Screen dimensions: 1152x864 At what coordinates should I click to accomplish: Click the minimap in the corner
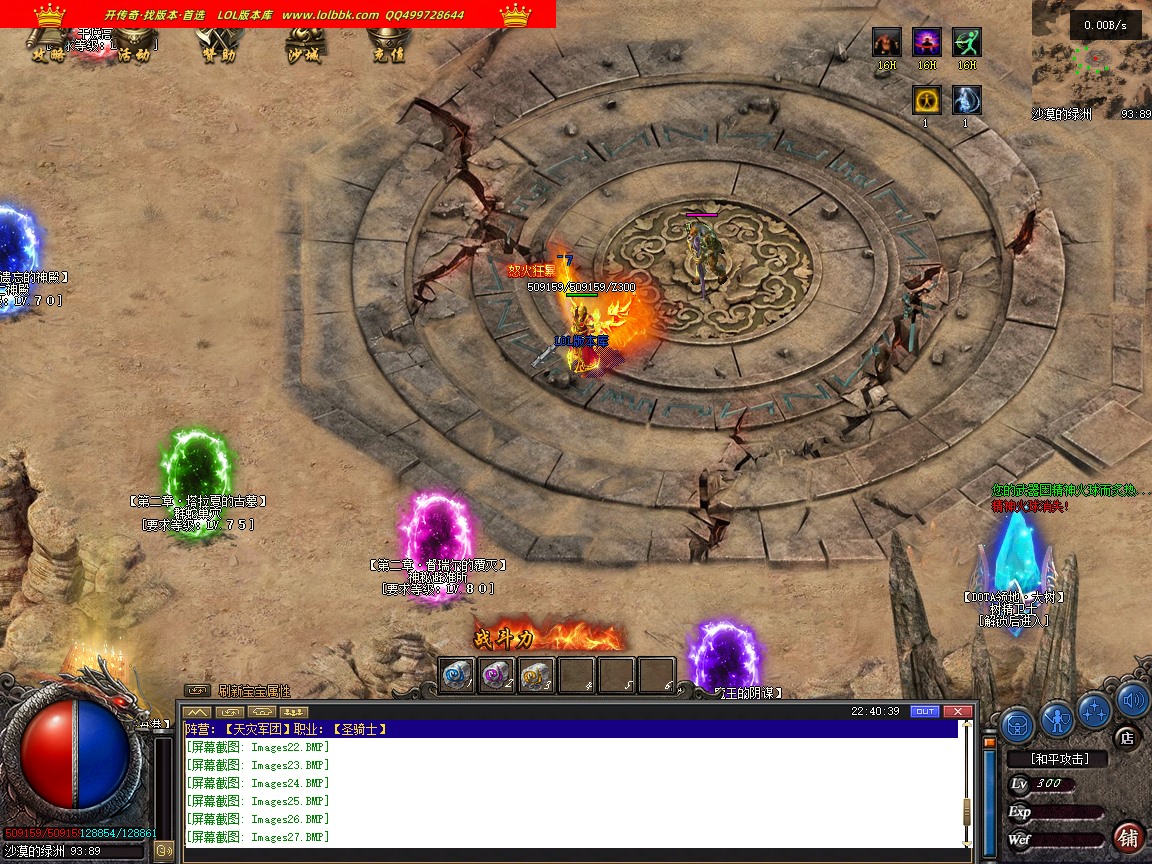pos(1091,58)
